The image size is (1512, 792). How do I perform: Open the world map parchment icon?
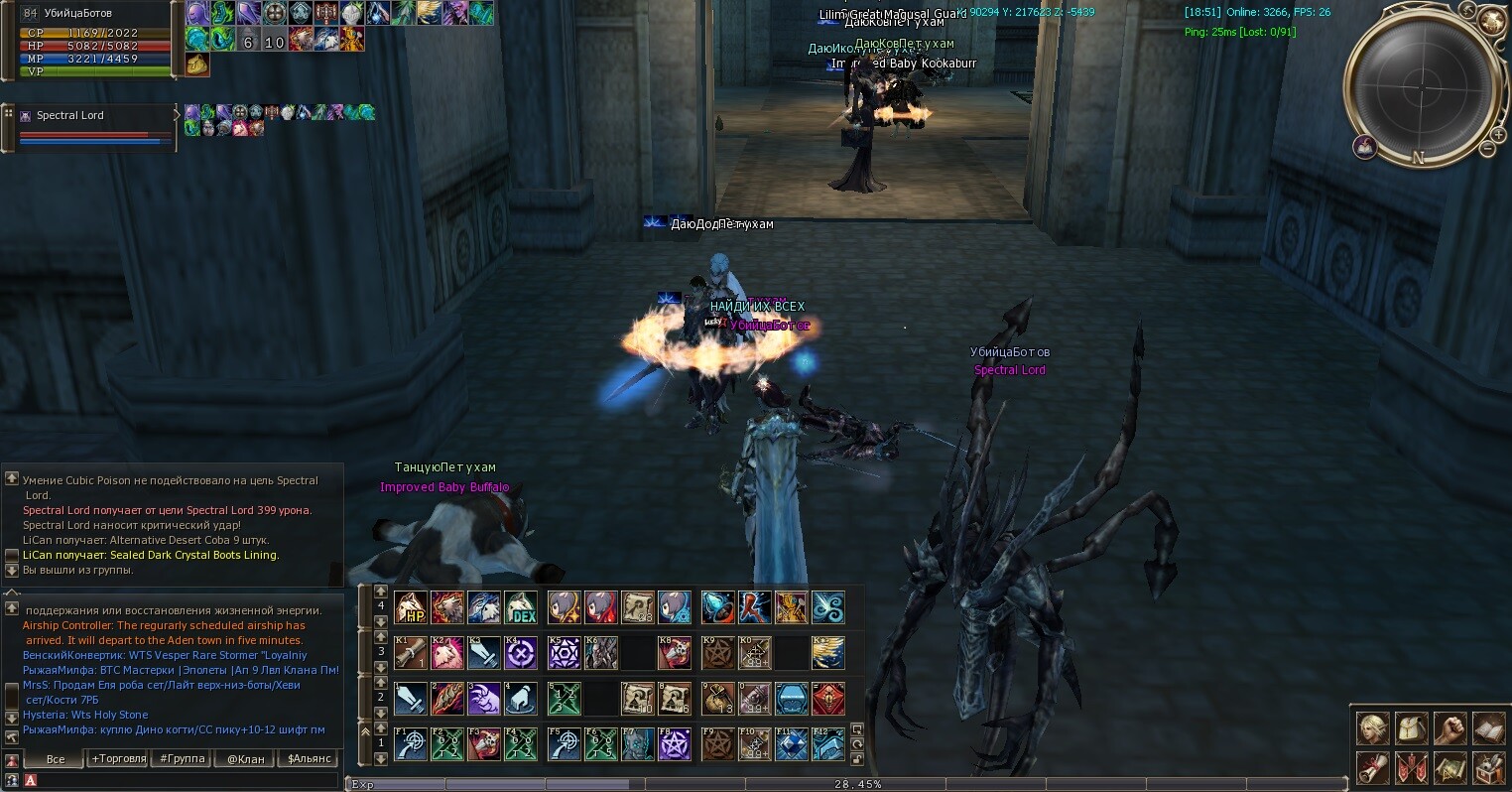(1449, 767)
